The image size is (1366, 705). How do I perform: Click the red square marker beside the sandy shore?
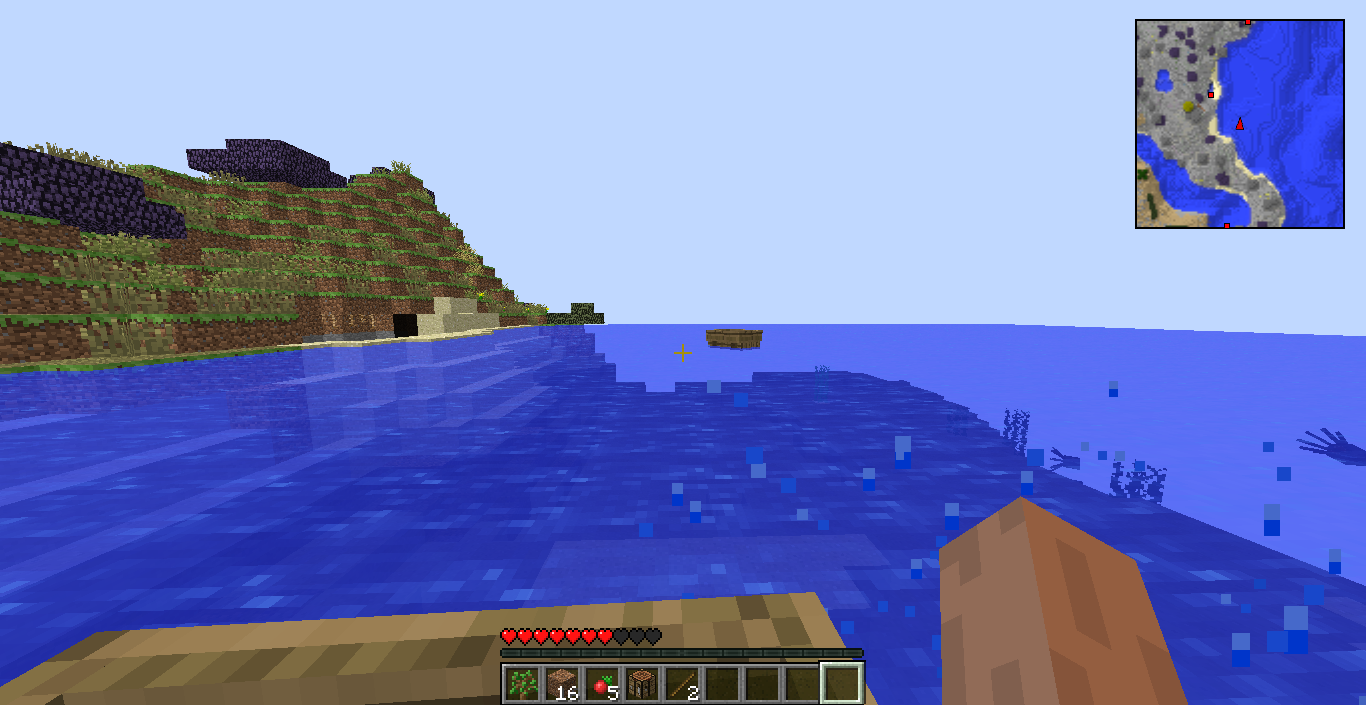click(x=1211, y=94)
